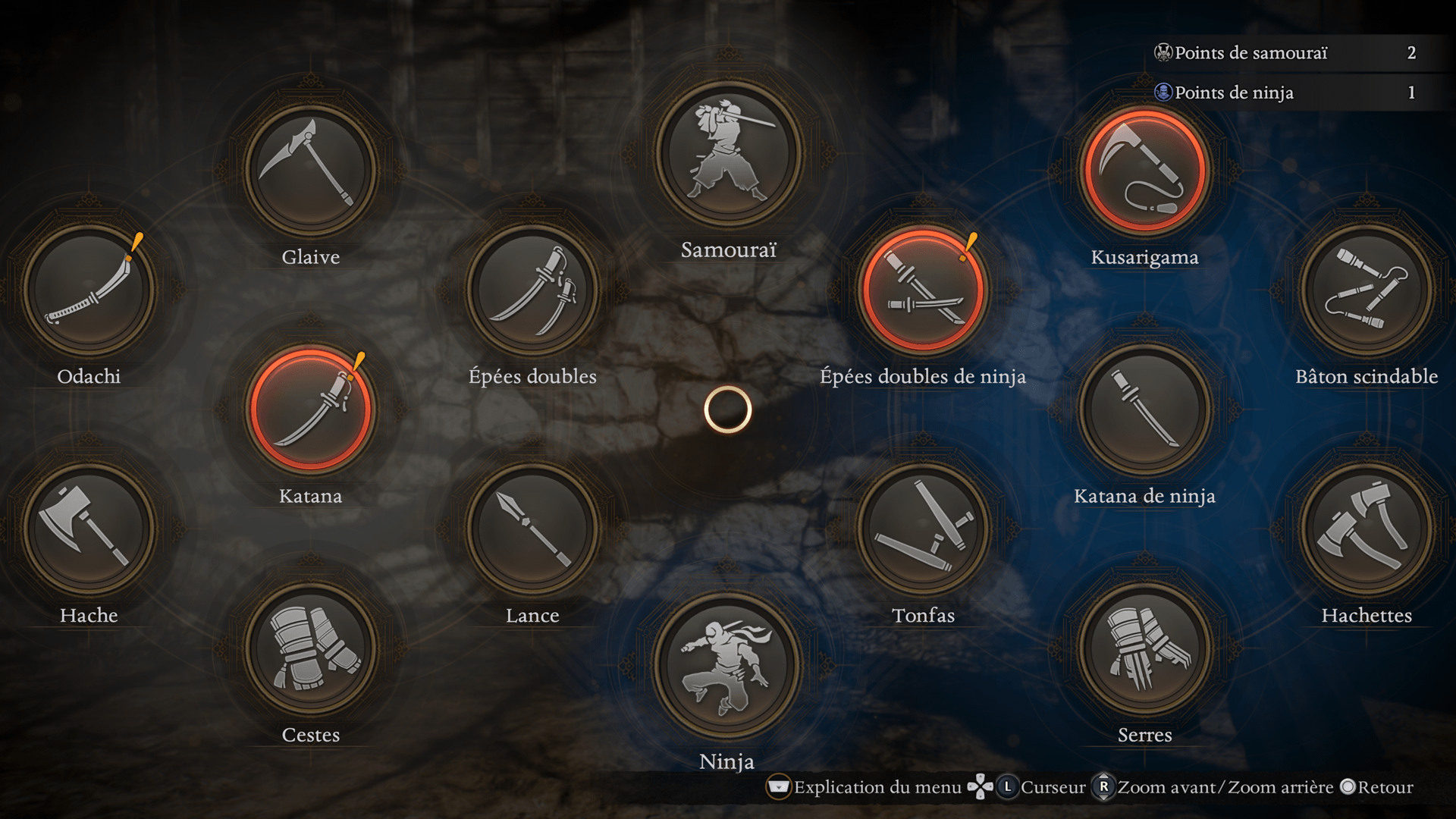Viewport: 1456px width, 819px height.
Task: Choose the Katana weapon icon
Action: pyautogui.click(x=310, y=409)
